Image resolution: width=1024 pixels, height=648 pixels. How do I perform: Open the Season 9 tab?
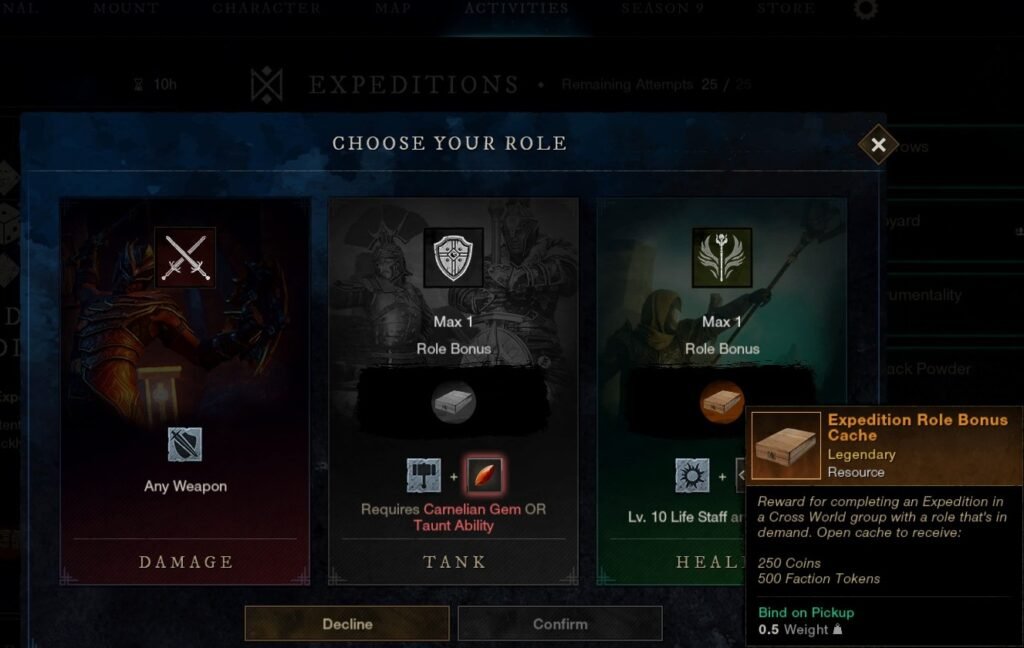(662, 9)
